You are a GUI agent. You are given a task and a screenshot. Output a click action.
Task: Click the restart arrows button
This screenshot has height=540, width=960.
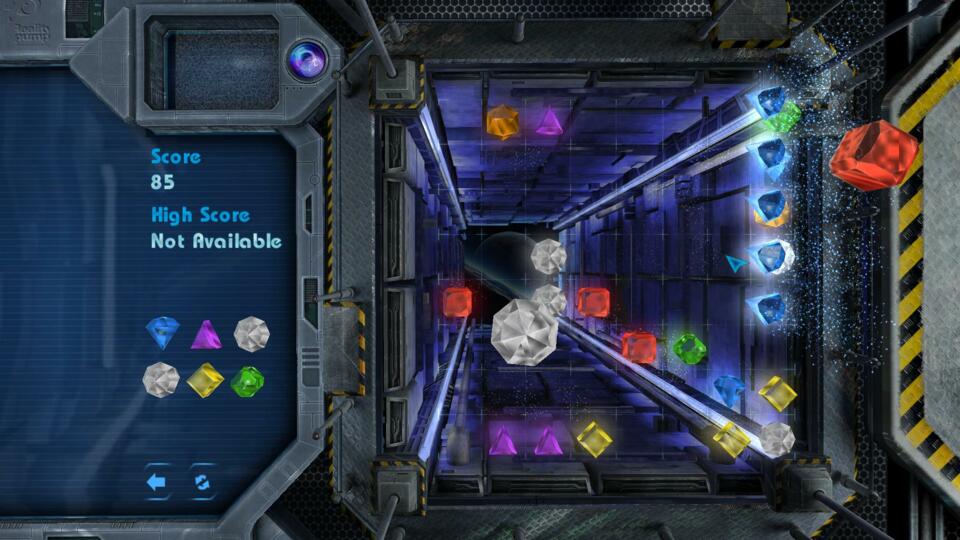click(x=202, y=482)
